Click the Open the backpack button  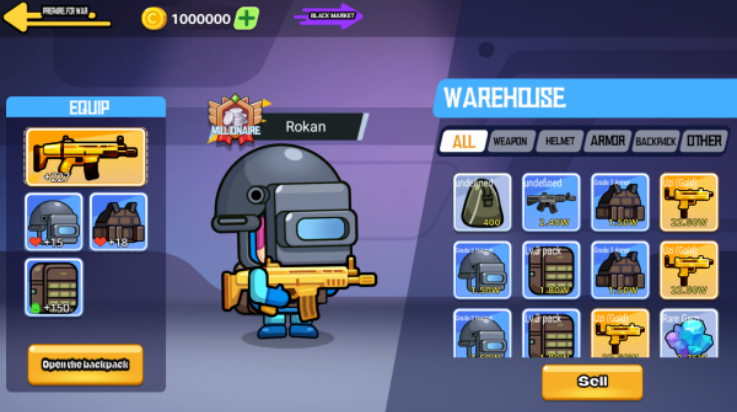point(85,365)
